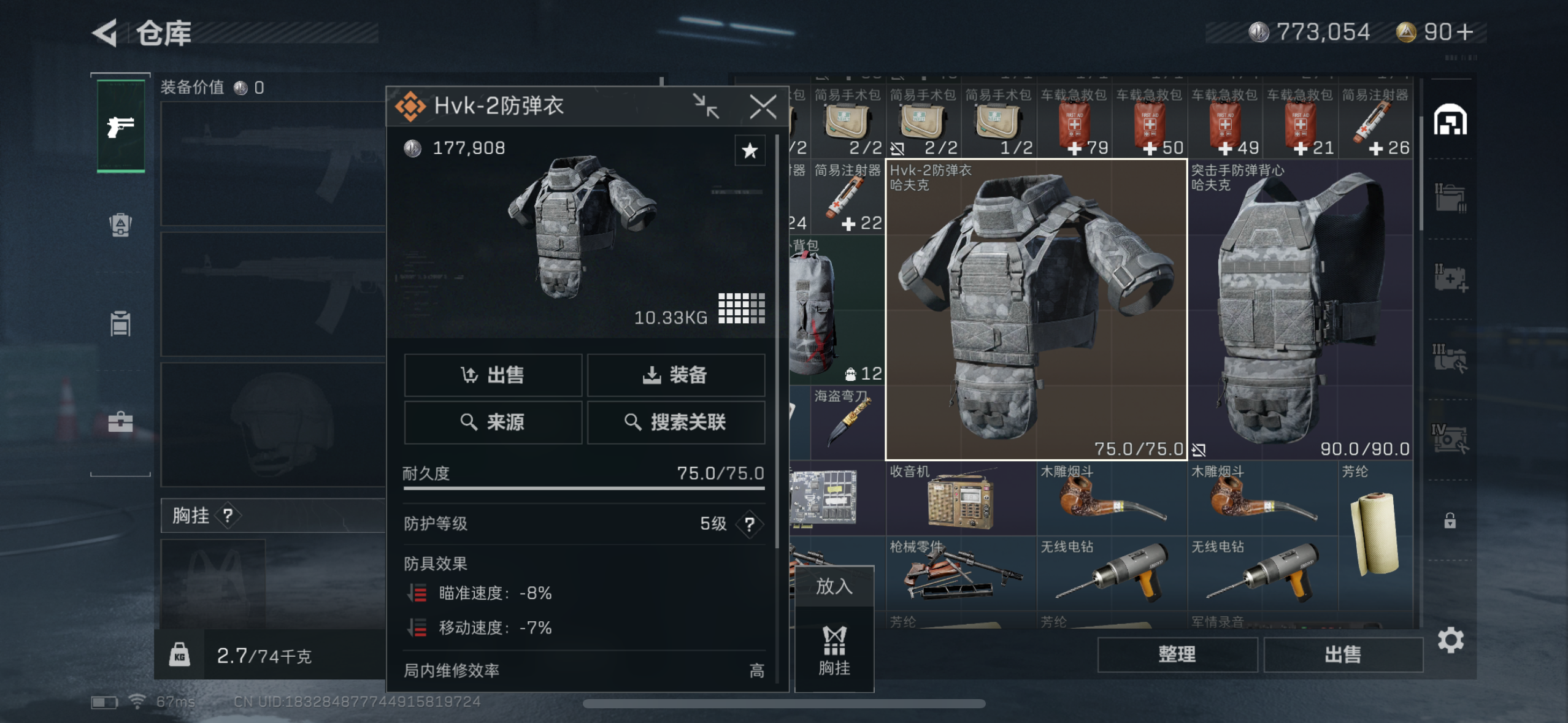Go back from the 仓库 warehouse screen
This screenshot has height=723, width=1568.
pyautogui.click(x=106, y=33)
